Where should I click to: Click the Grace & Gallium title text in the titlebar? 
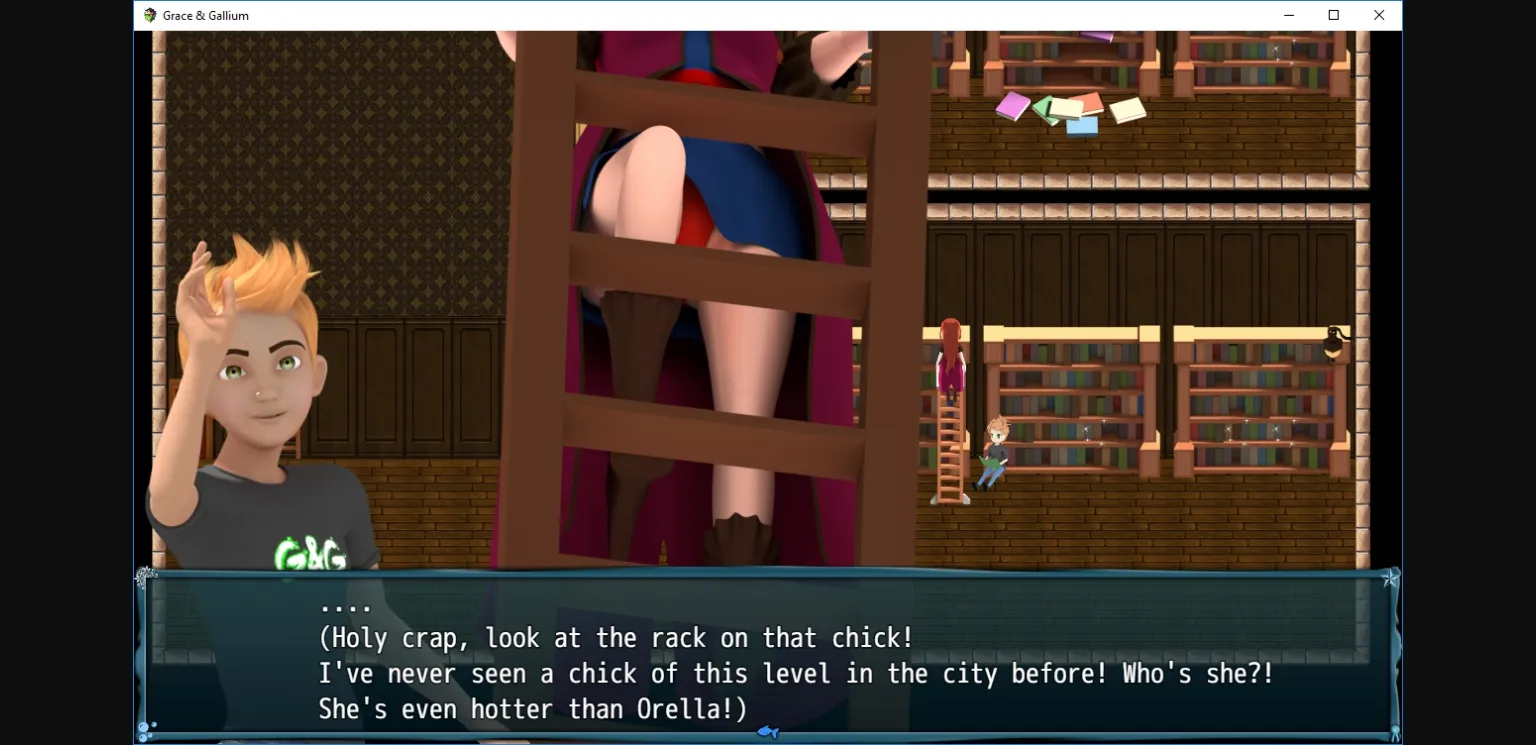click(x=204, y=15)
